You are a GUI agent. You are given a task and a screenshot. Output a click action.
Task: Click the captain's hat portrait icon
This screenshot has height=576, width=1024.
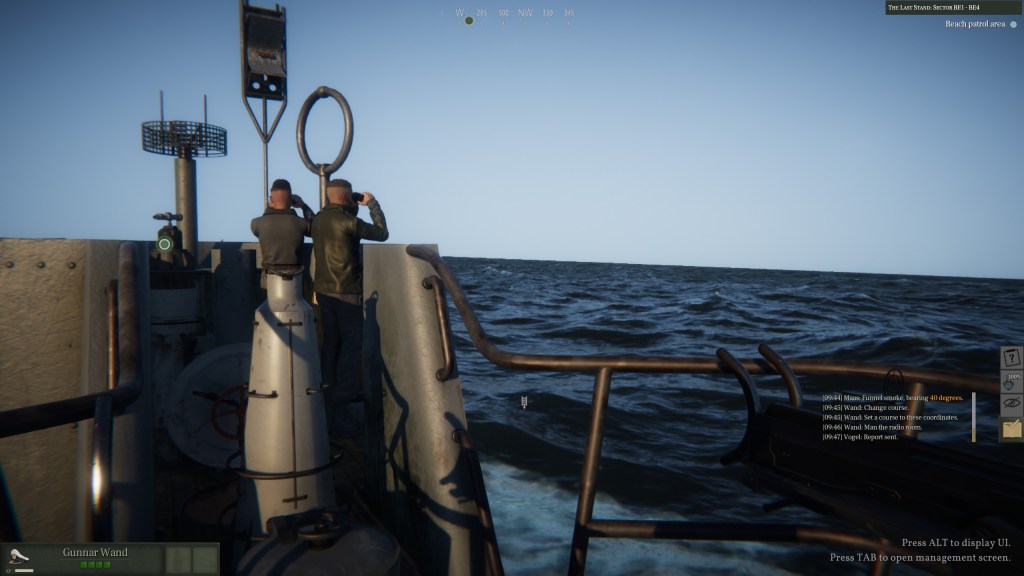click(x=18, y=558)
